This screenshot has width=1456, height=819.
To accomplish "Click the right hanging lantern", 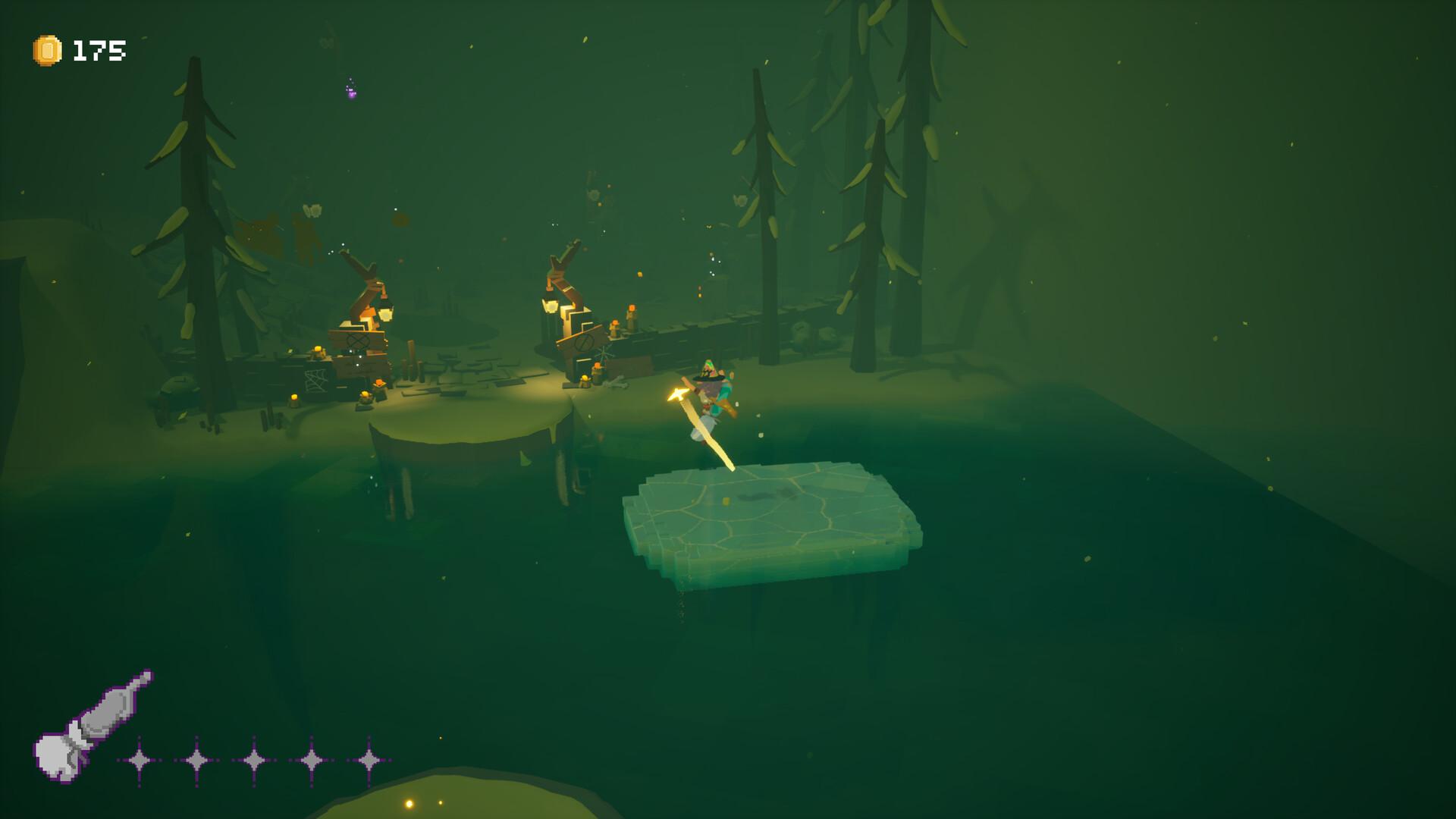I will tap(551, 306).
